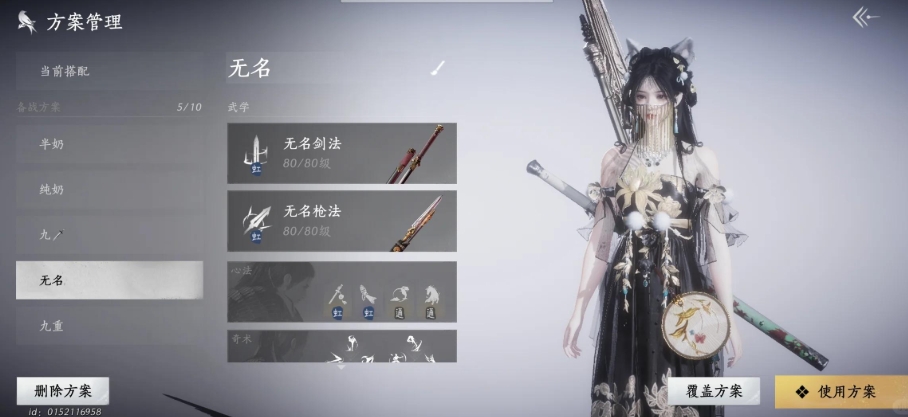
Task: Choose the 半奶 loadout
Action: pos(109,143)
